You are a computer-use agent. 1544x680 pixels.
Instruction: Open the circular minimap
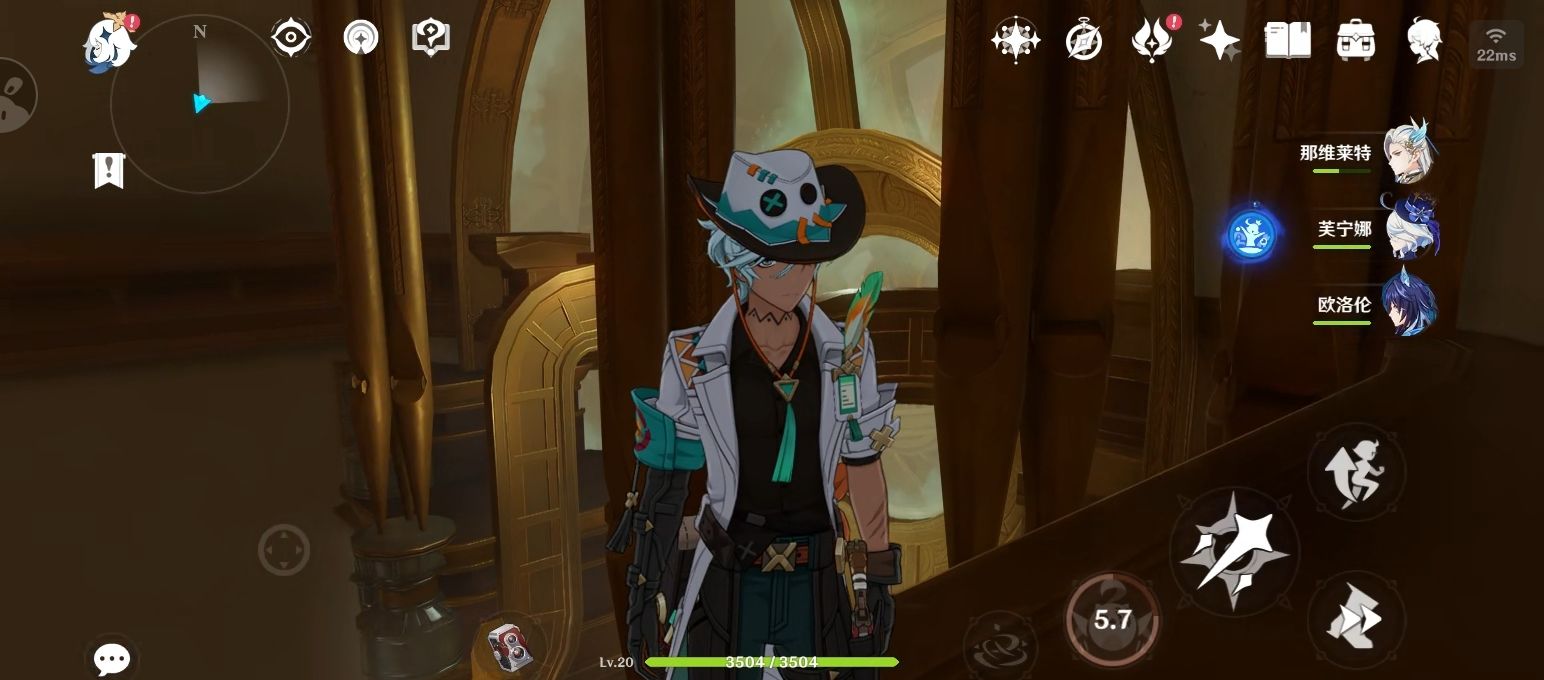pos(200,102)
